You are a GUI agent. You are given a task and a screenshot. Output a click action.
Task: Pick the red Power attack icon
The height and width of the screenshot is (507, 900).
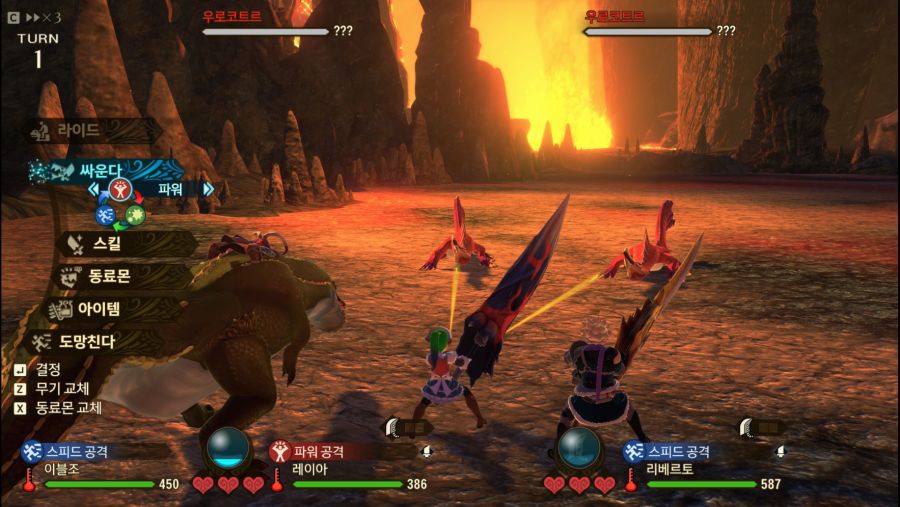click(x=120, y=189)
